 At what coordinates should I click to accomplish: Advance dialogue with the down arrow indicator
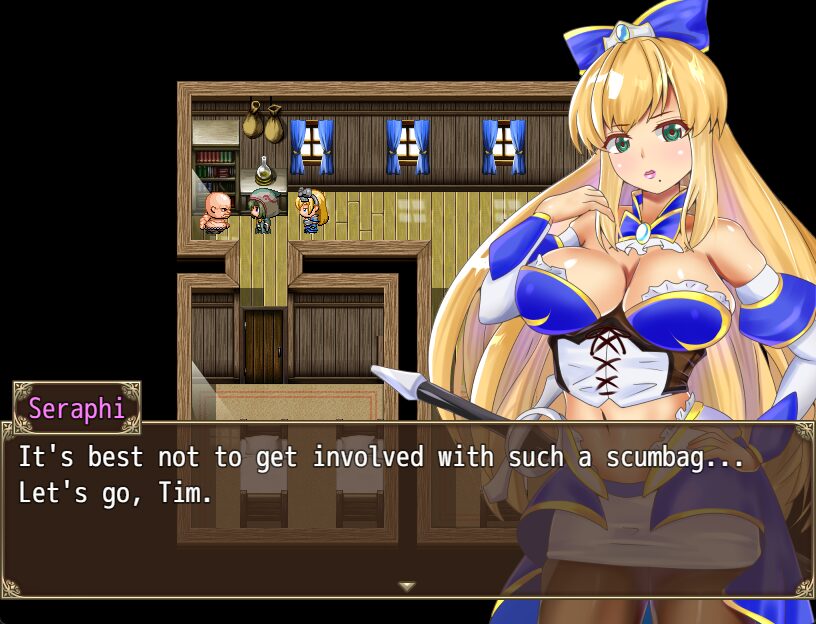(407, 587)
